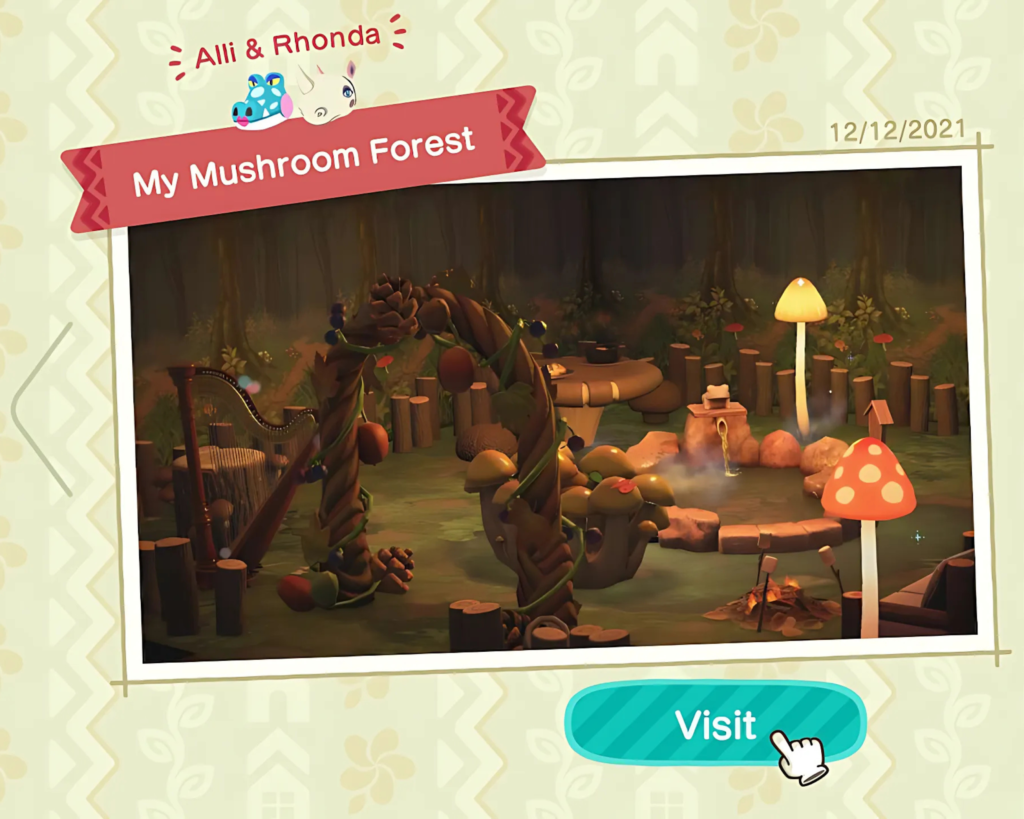Visit the My Mushroom Forest home
Screen dimensions: 1024x819
tap(714, 724)
